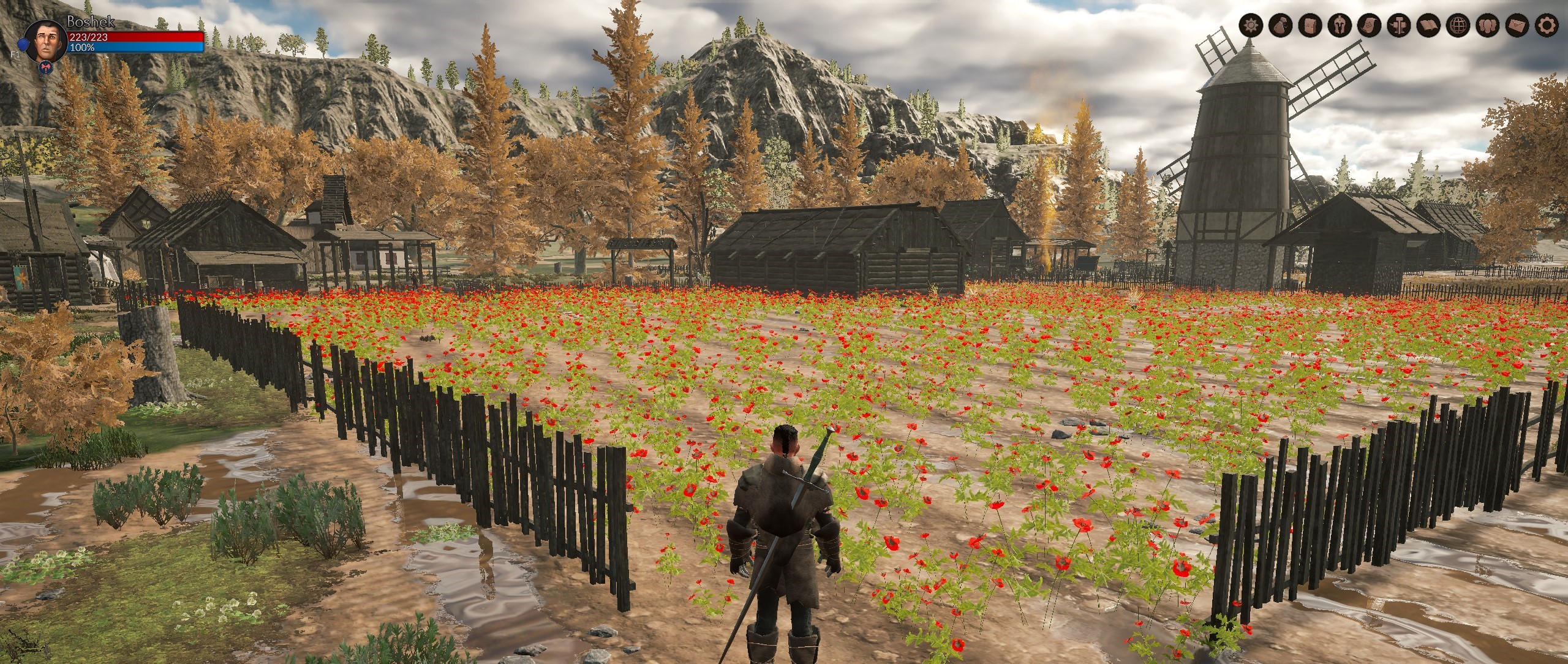Click the blue shield badge beside the portrait

(22, 44)
